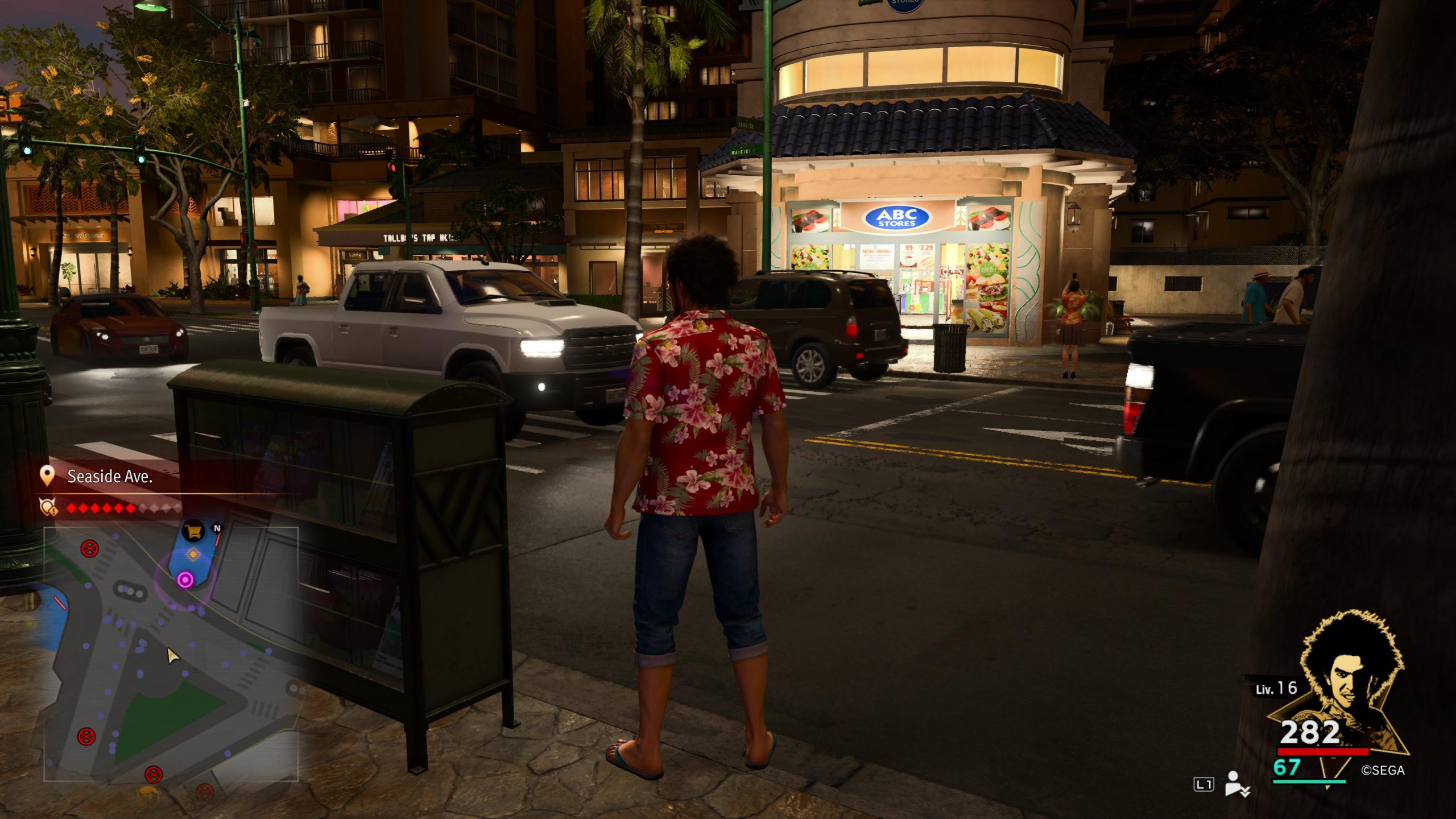Click the Seaside Ave. location pin icon
This screenshot has height=819, width=1456.
[x=47, y=475]
